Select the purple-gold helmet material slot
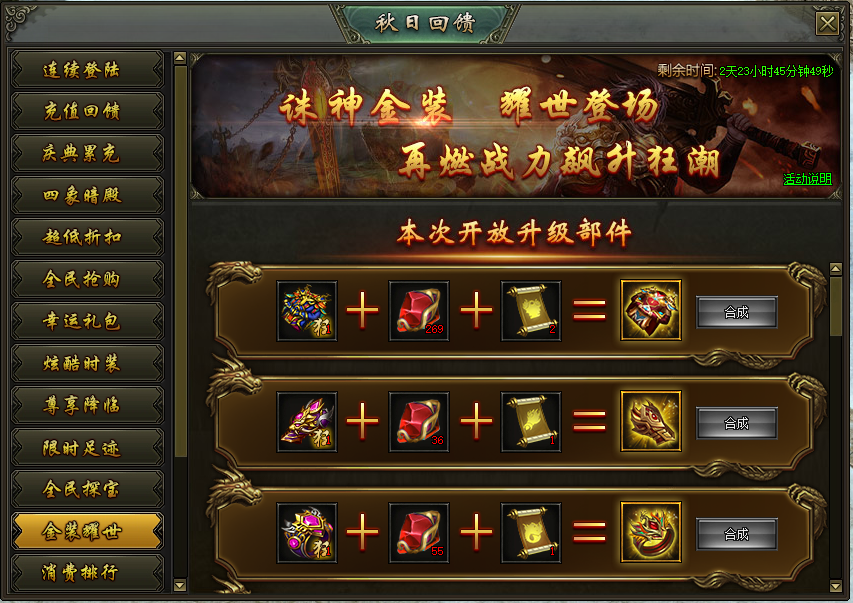This screenshot has height=603, width=853. tap(307, 422)
